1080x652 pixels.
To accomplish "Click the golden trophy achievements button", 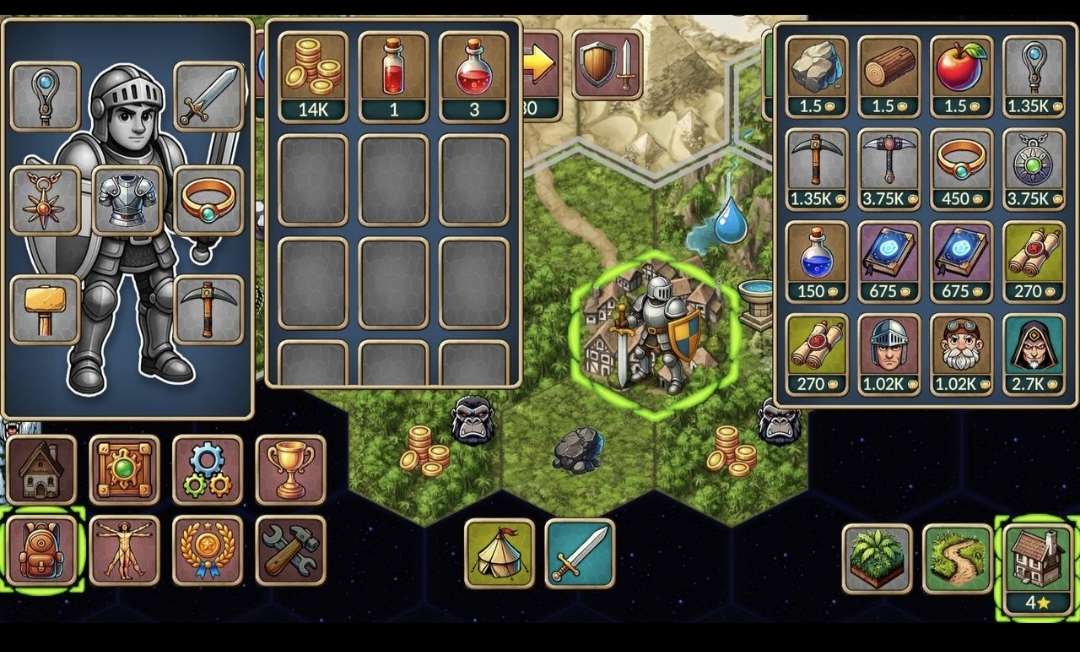I will click(290, 469).
